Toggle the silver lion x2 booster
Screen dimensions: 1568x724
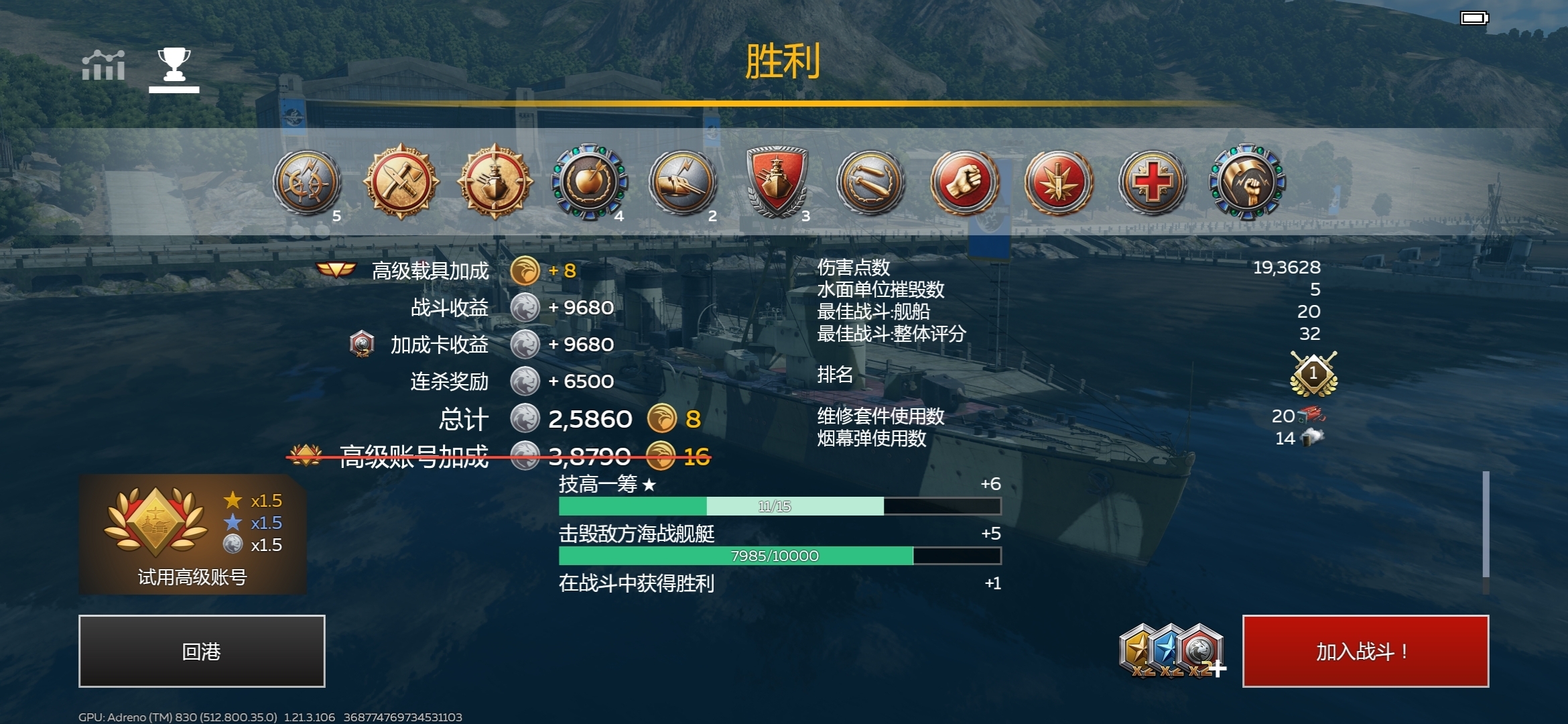[1198, 648]
